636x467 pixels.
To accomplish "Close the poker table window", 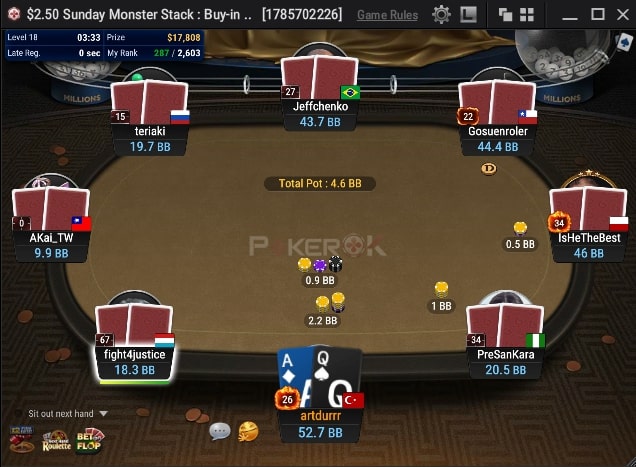I will click(x=621, y=15).
